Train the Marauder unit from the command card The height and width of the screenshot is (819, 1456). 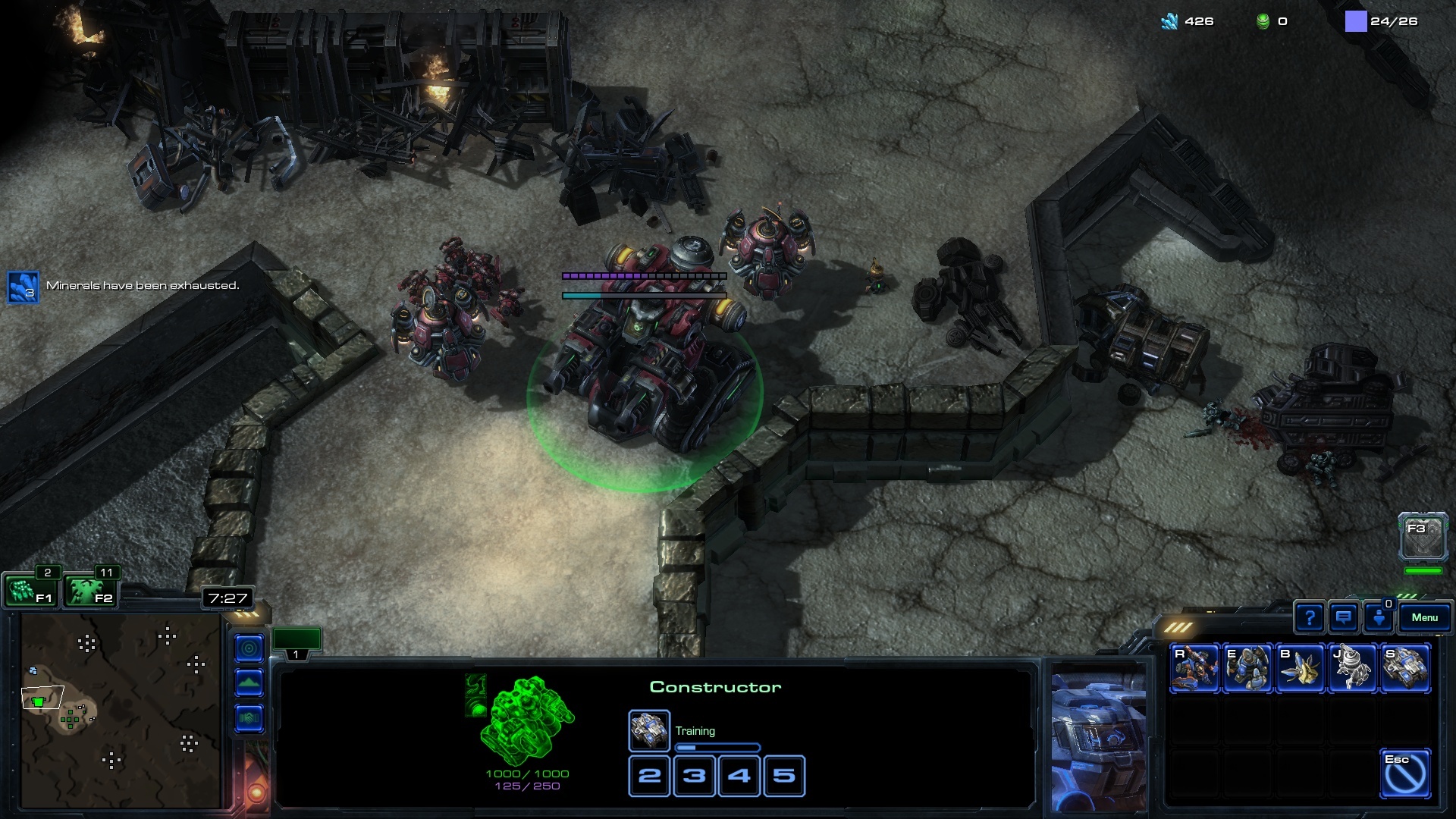click(x=1247, y=668)
